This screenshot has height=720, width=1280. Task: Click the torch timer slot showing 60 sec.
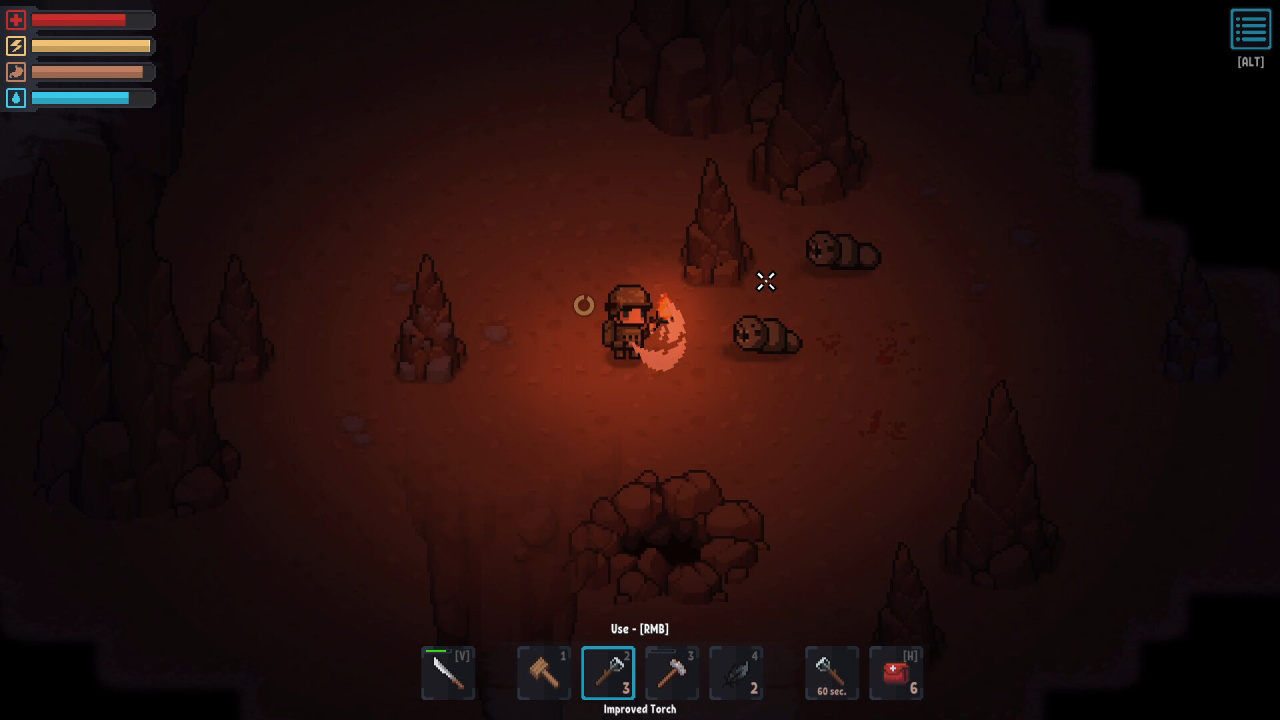832,673
